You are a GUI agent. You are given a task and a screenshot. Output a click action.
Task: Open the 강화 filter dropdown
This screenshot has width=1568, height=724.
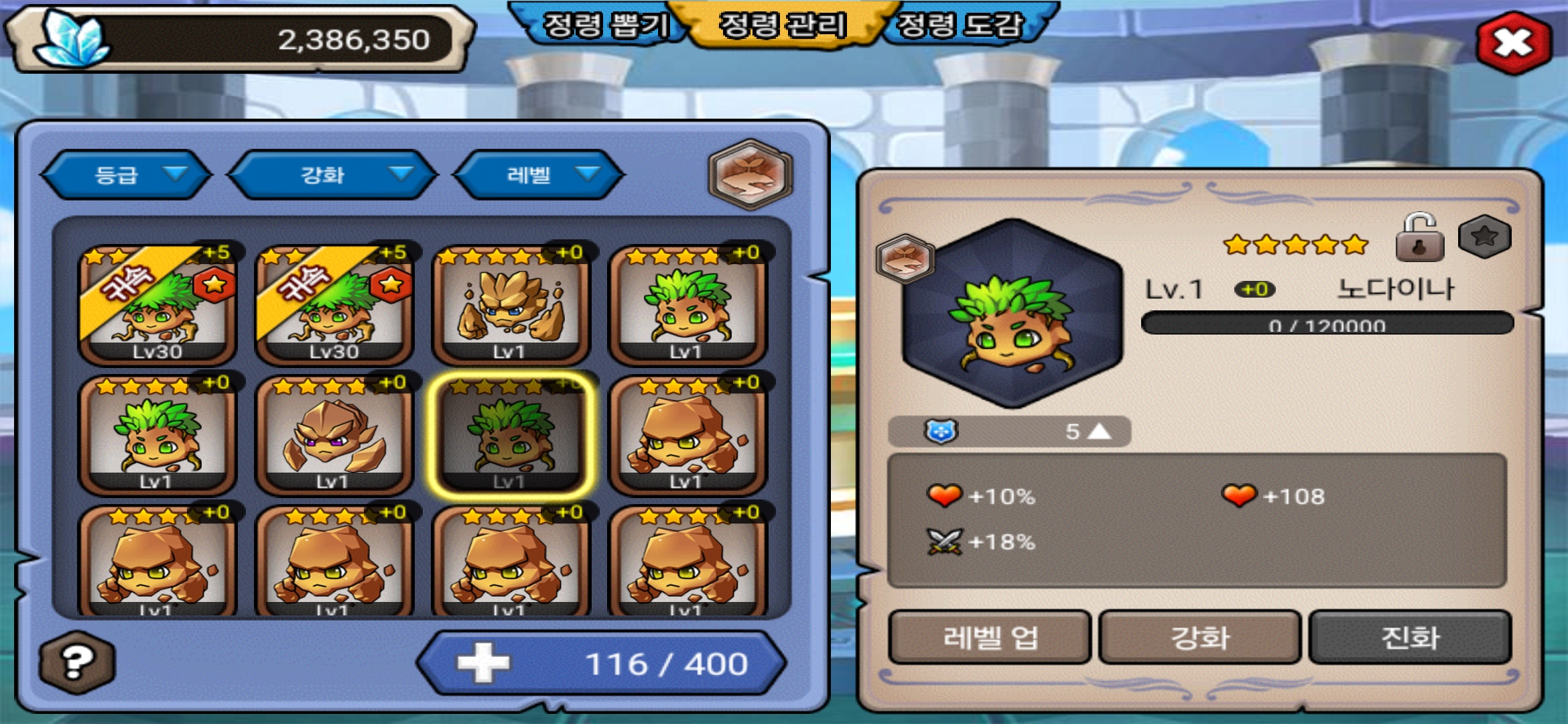[332, 175]
